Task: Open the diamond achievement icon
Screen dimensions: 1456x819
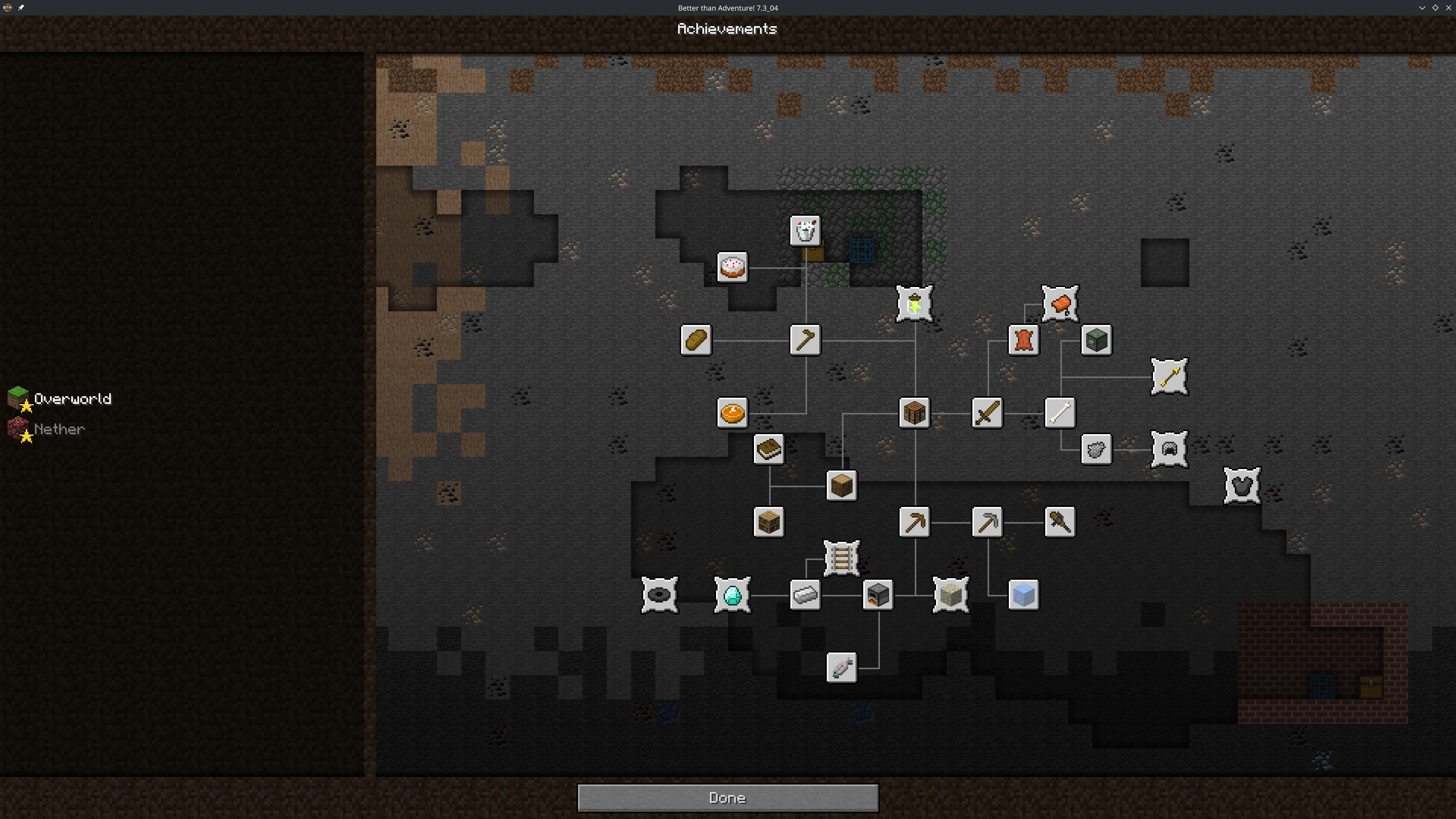Action: [x=732, y=595]
